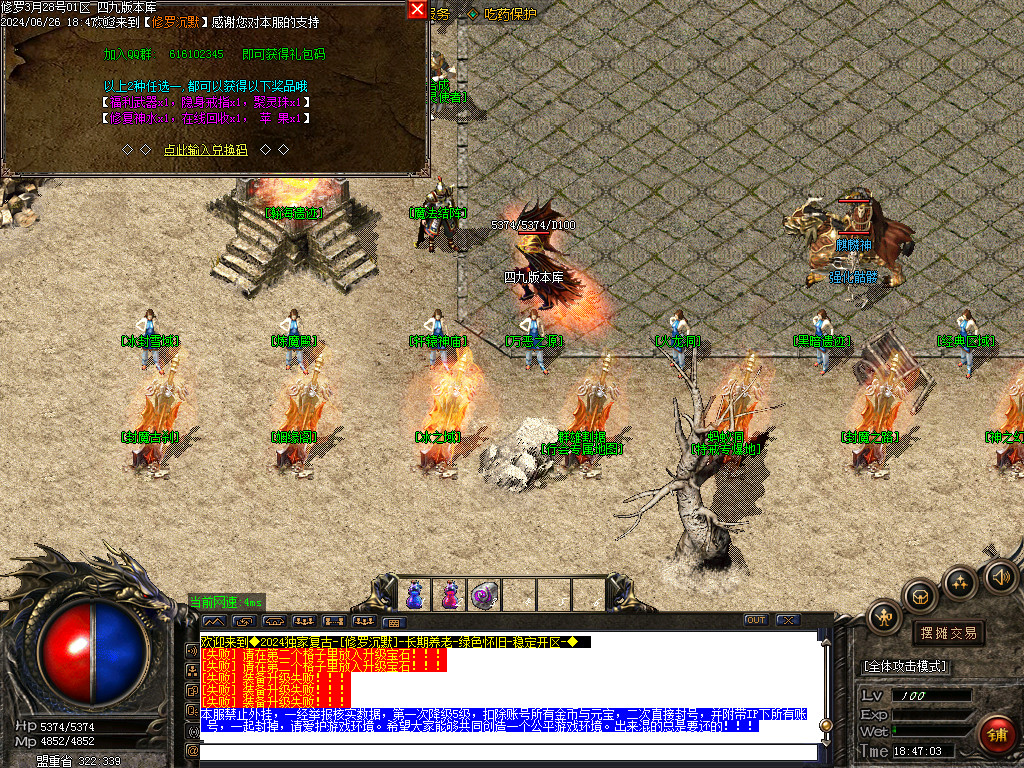
Task: Select the purple scroll quick bar slot
Action: (484, 595)
